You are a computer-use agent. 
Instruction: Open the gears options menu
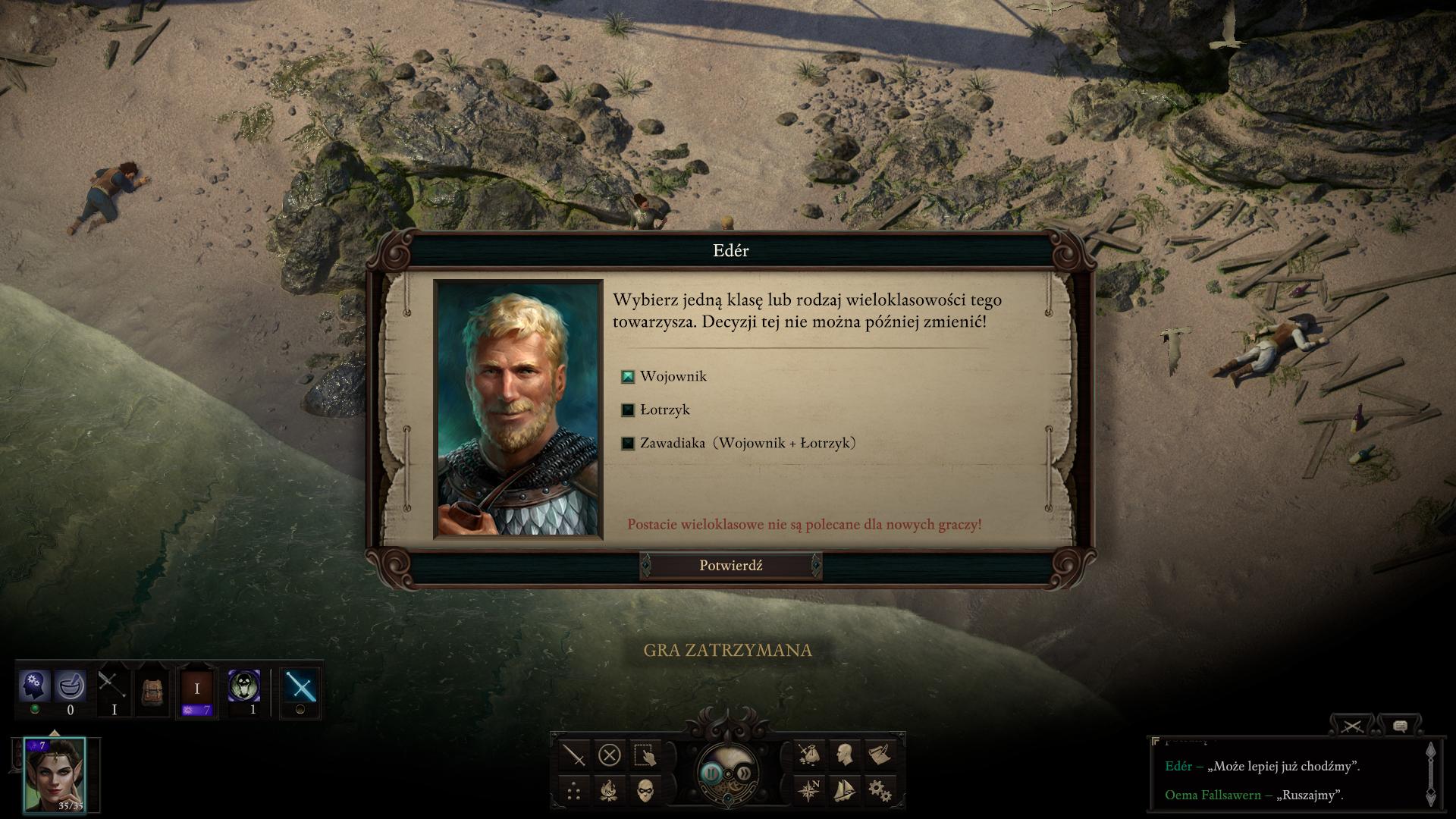coord(880,790)
